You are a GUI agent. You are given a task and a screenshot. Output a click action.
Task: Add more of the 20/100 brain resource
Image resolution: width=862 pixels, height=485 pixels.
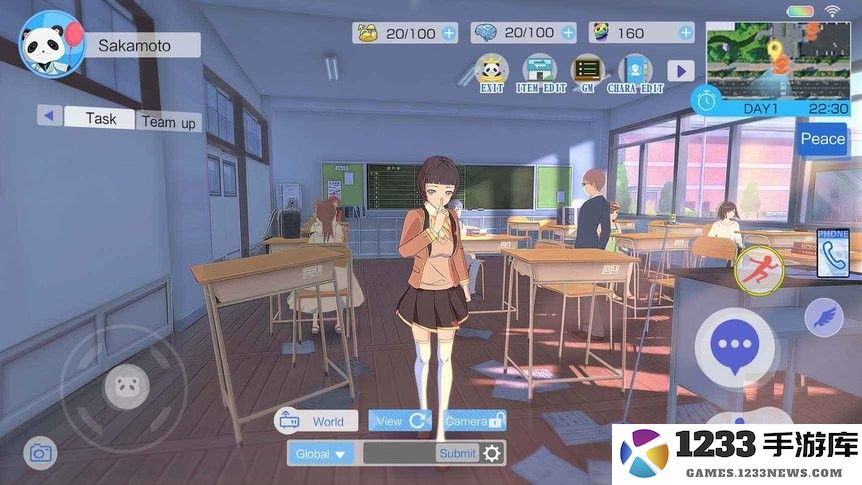point(568,33)
